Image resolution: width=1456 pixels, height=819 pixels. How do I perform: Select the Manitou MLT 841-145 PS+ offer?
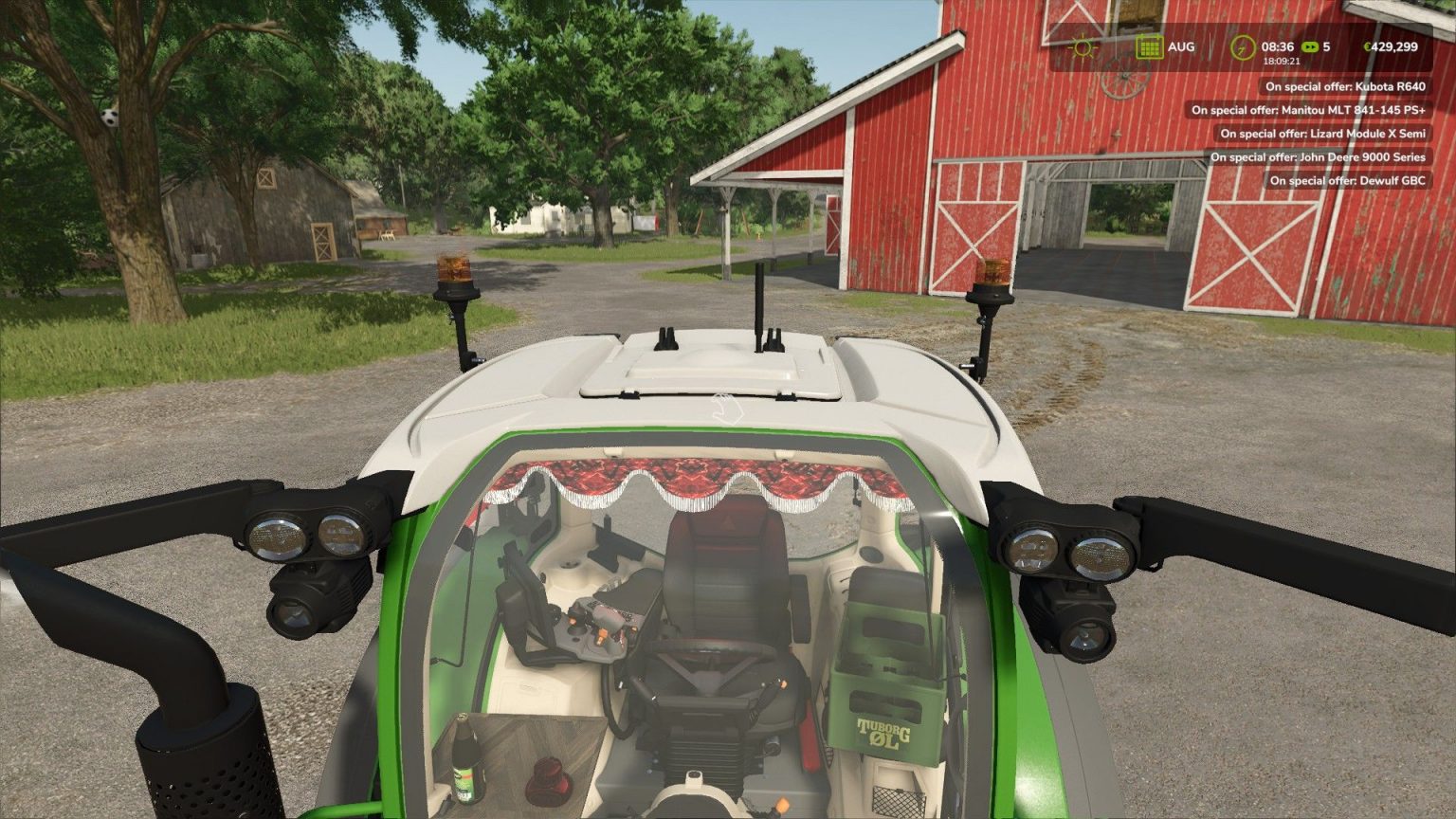tap(1308, 110)
